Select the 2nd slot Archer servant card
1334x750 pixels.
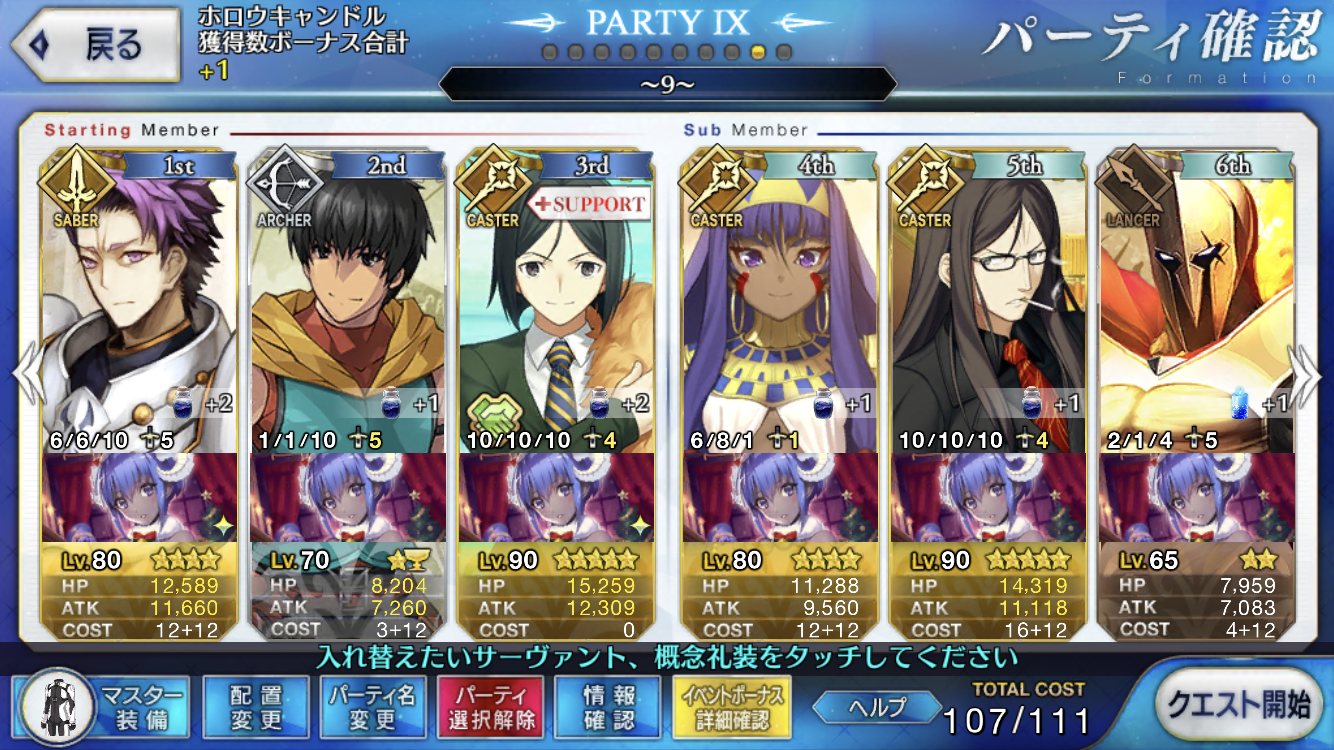click(348, 300)
